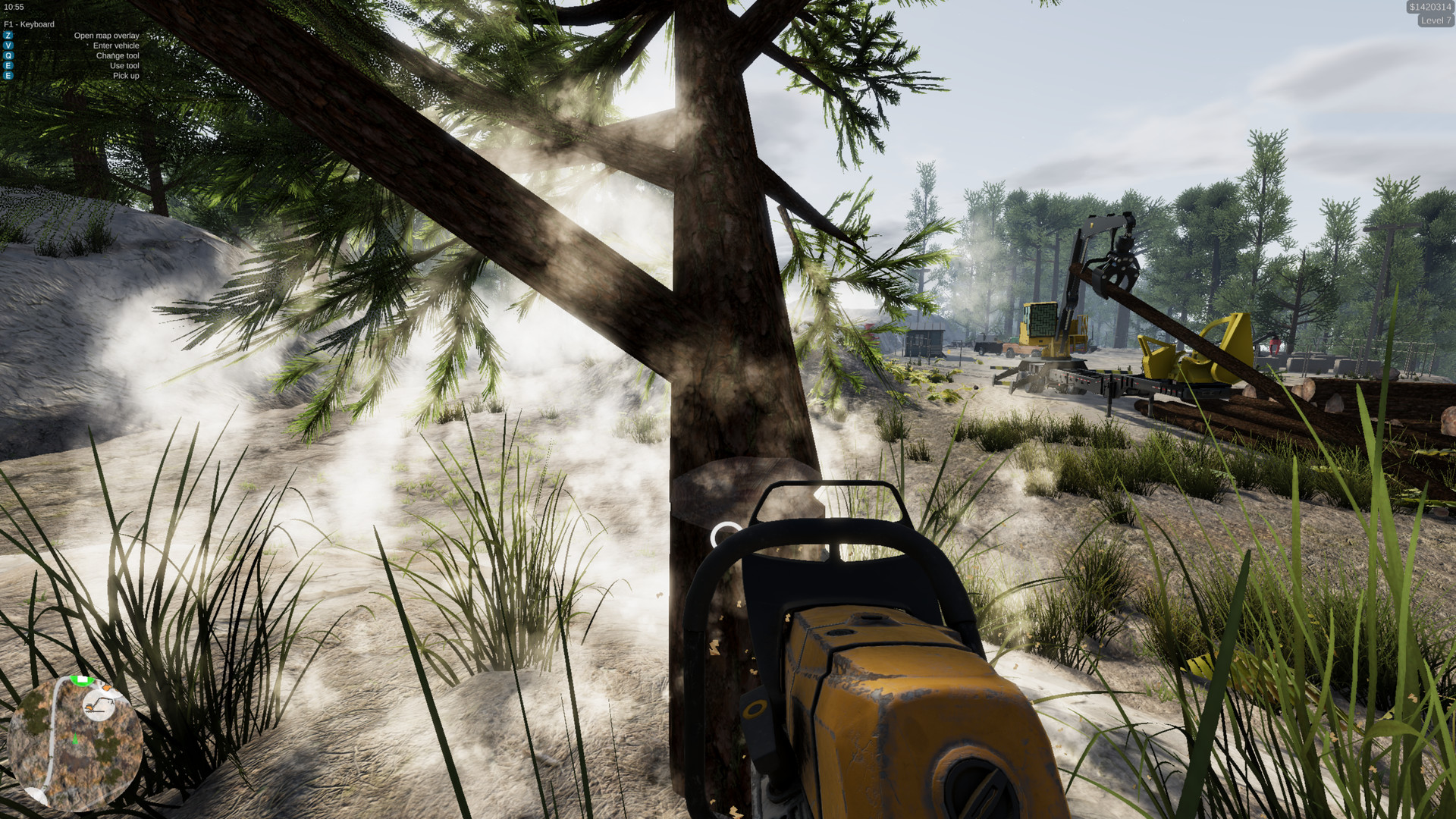Click the Use tool action label
Screen dimensions: 1456x819
tap(124, 66)
